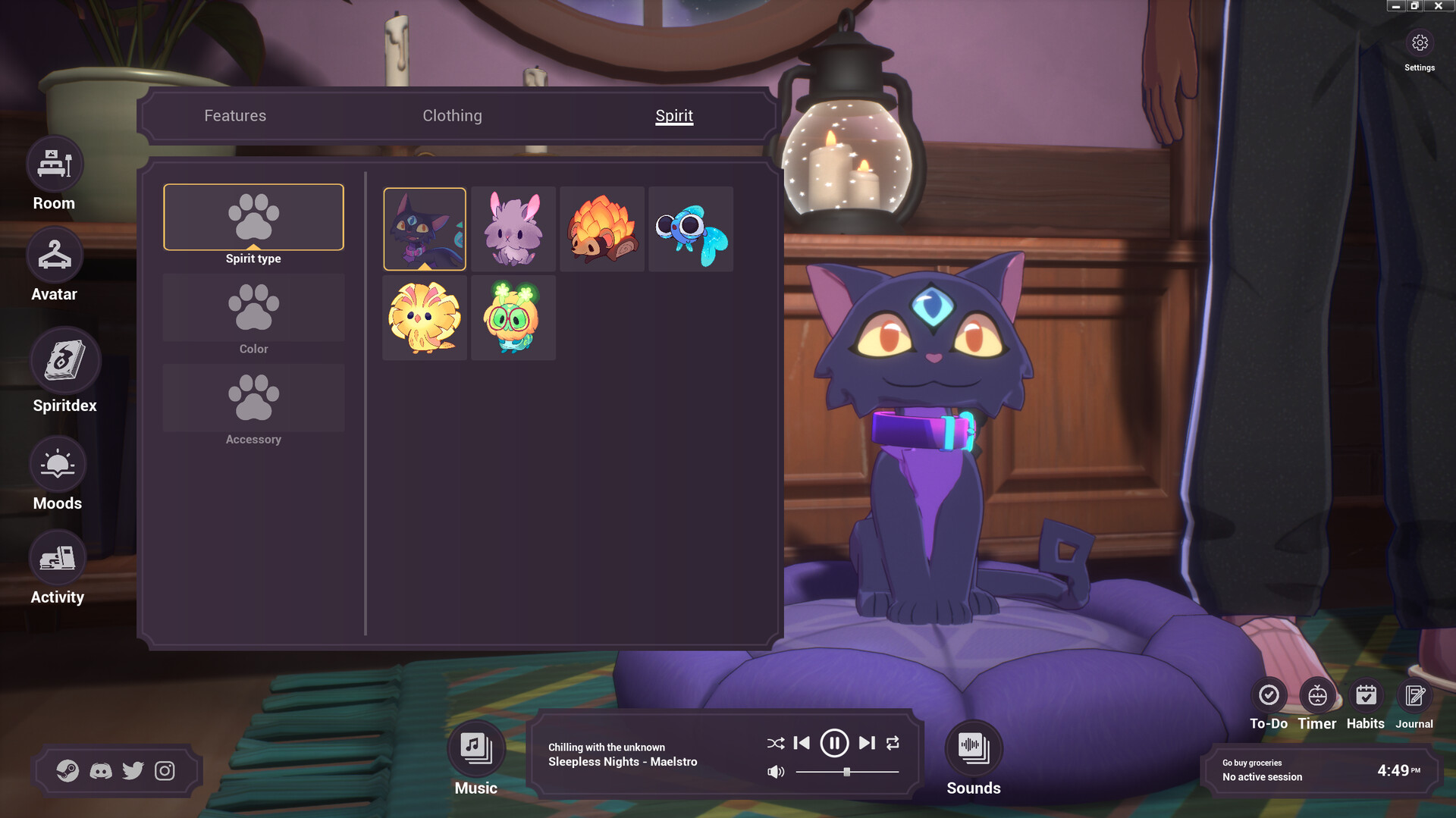This screenshot has height=818, width=1456.
Task: Open the Spiritdex panel
Action: (x=64, y=360)
